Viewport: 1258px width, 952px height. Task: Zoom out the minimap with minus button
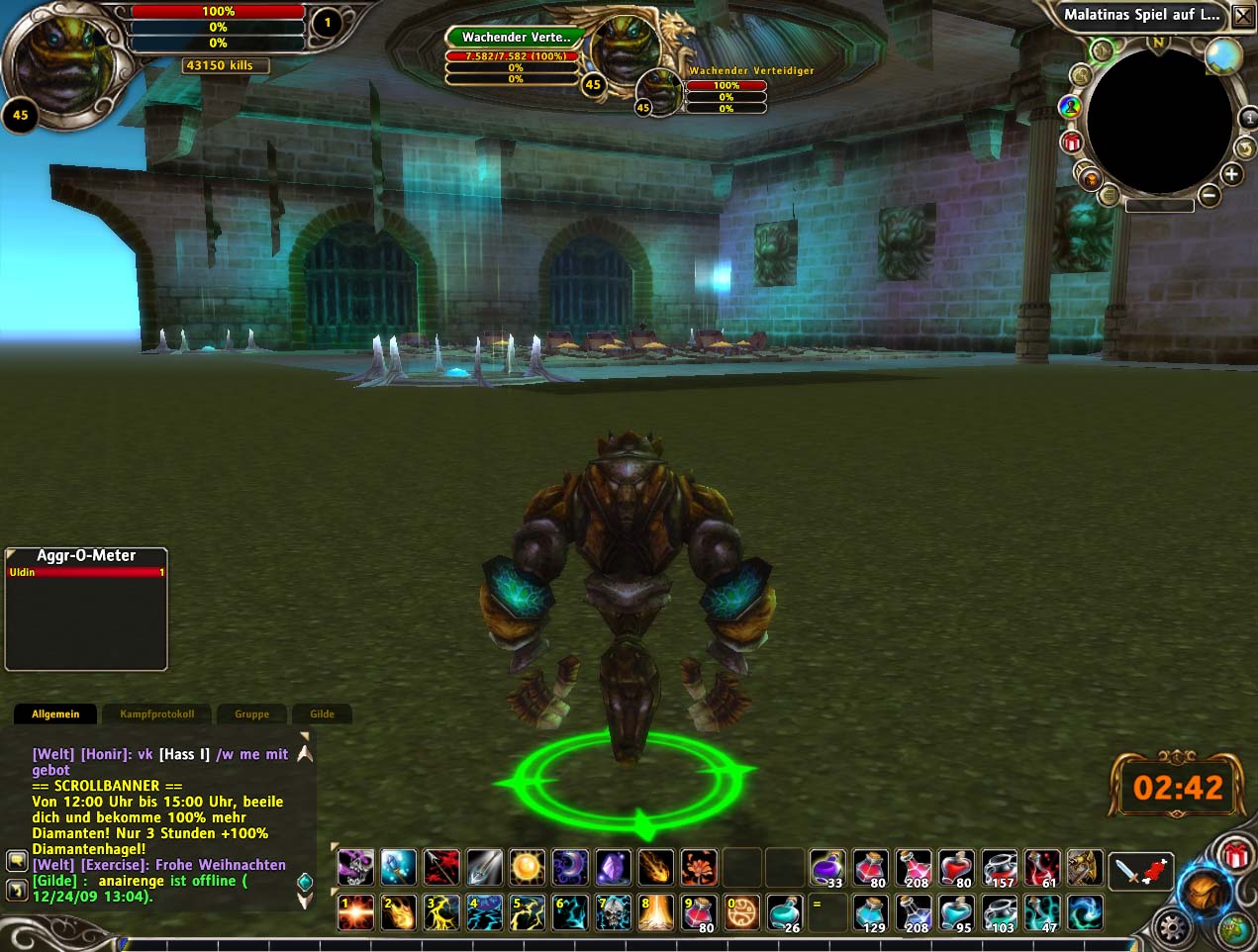pos(1209,196)
